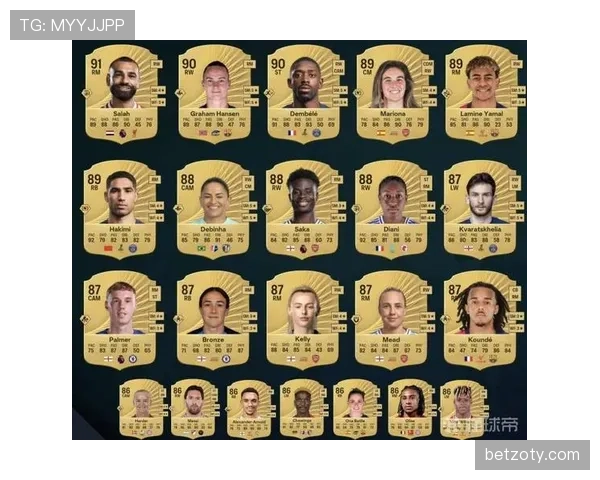Choose the Debinha player card

tap(213, 206)
